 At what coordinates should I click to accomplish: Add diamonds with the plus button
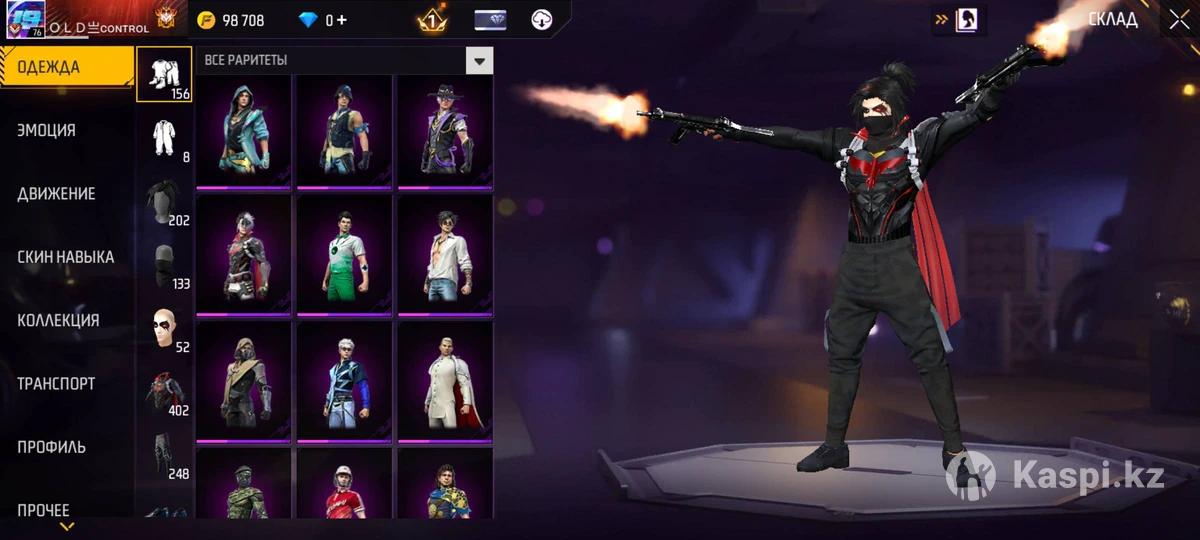[x=342, y=20]
